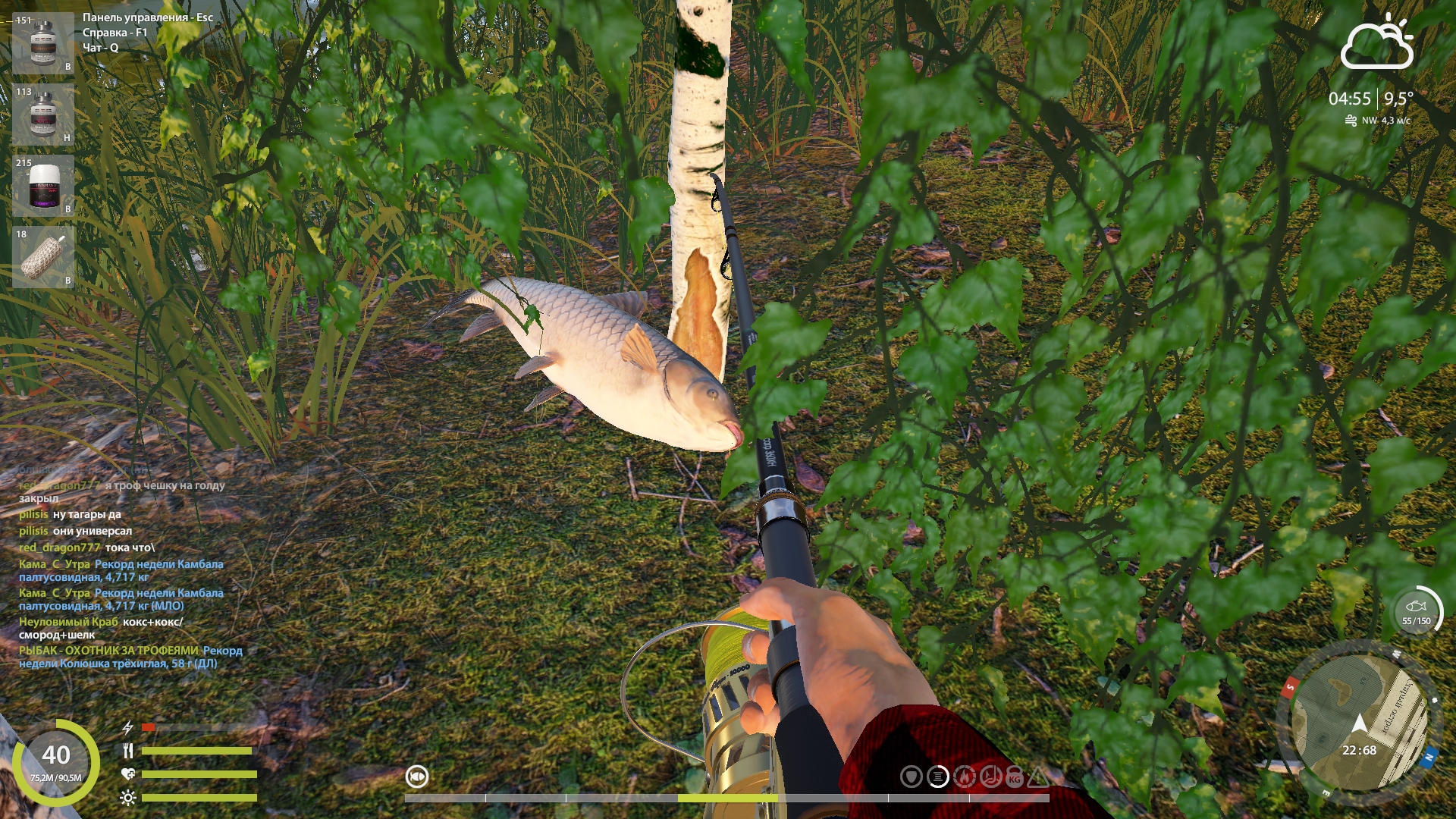Open the fish keepnet counter showing 55/150

(x=1417, y=611)
